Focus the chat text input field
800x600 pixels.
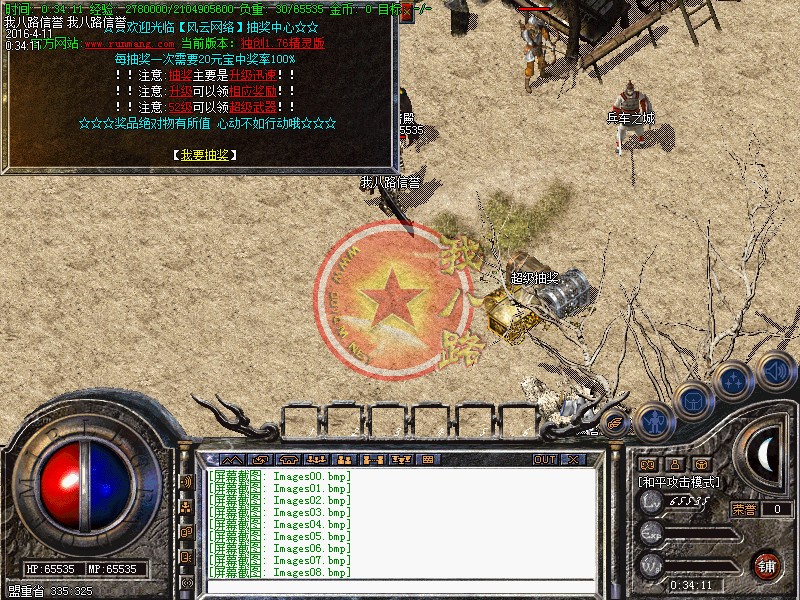[400, 584]
